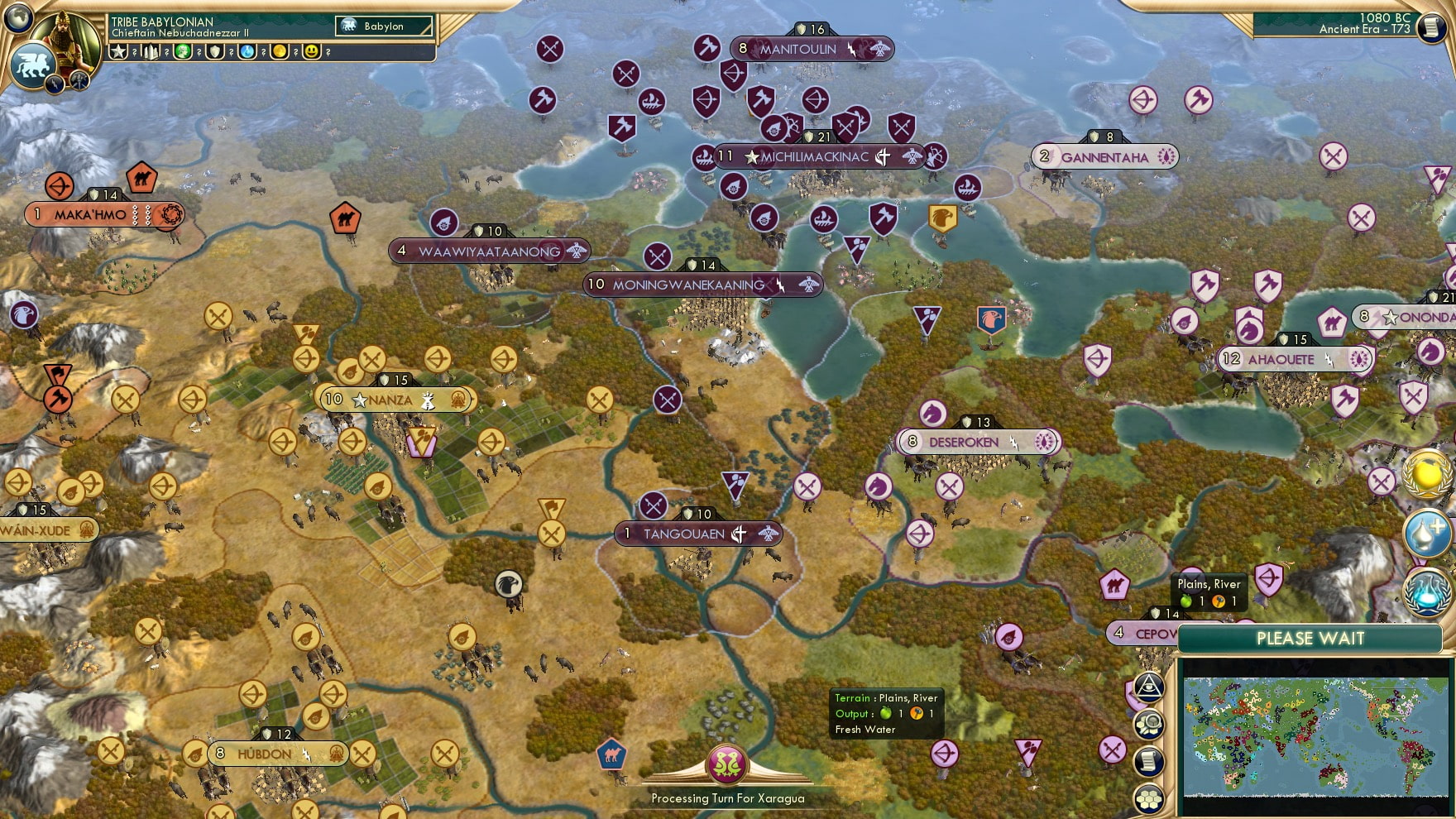
Task: Toggle the strategic view eye-pyramid button
Action: [1149, 686]
